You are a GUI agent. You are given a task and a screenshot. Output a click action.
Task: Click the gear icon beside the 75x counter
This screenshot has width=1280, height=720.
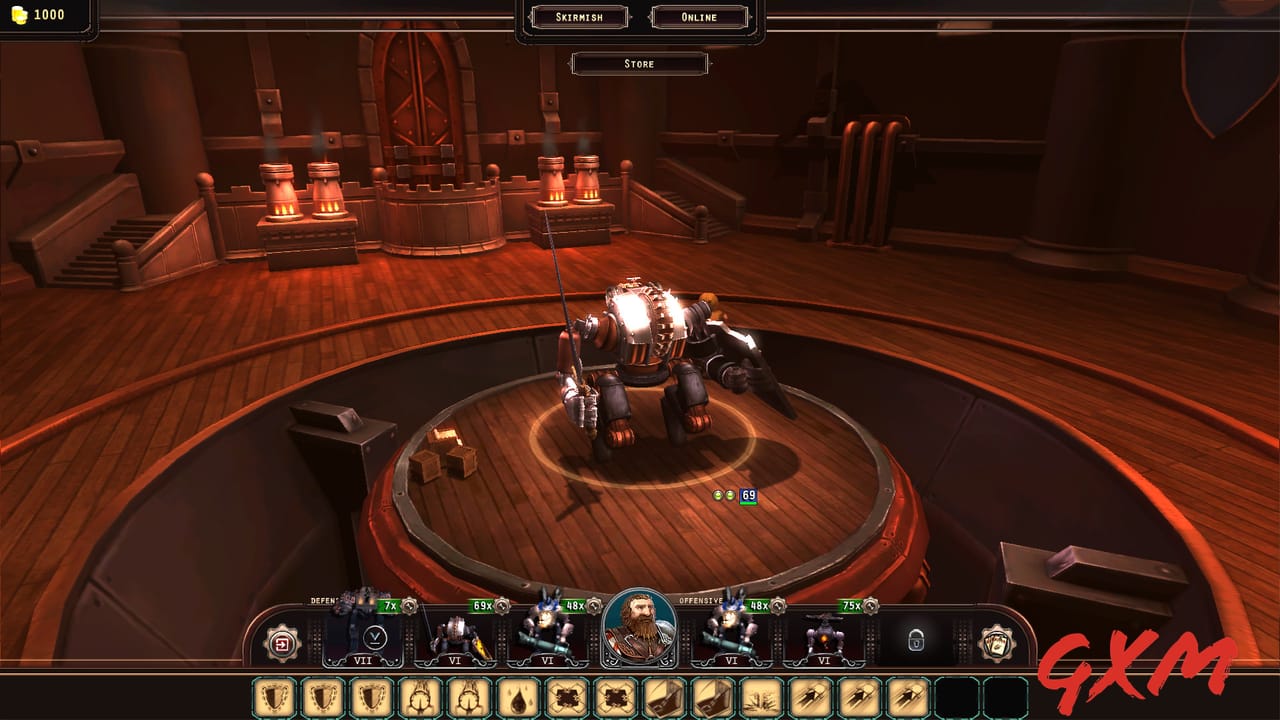pos(871,604)
